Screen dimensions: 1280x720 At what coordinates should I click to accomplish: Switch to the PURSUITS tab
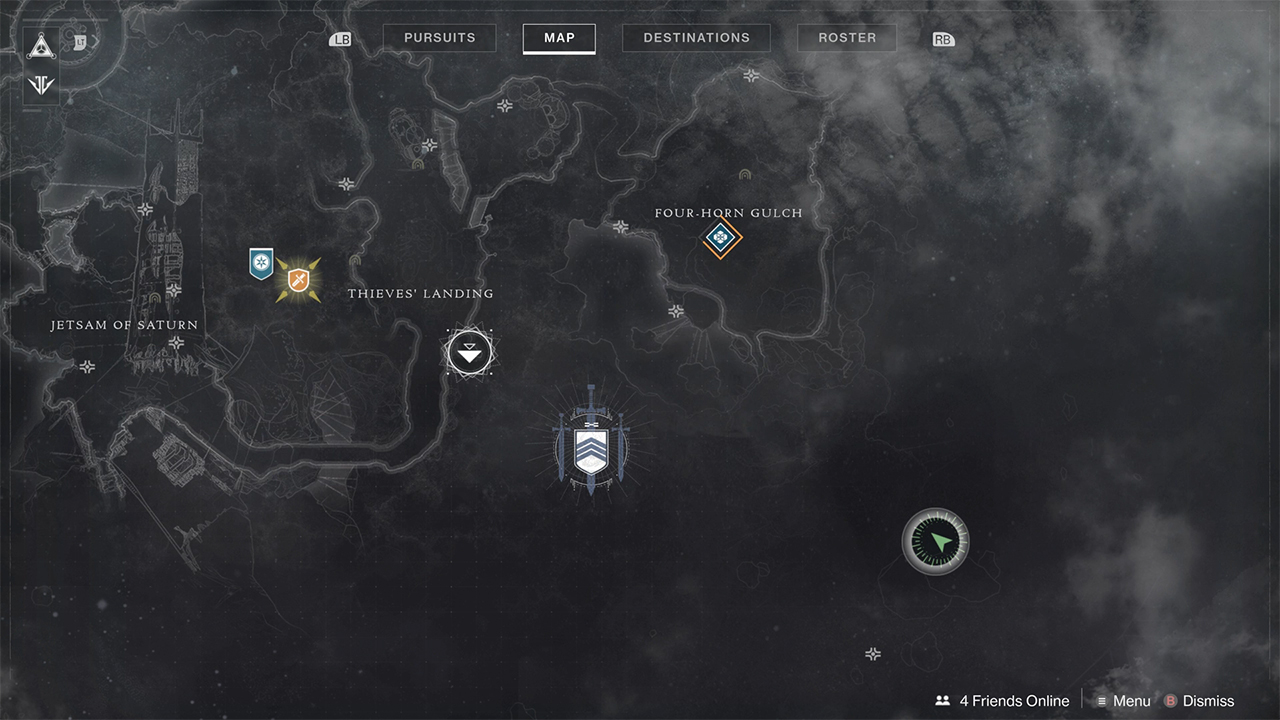439,37
